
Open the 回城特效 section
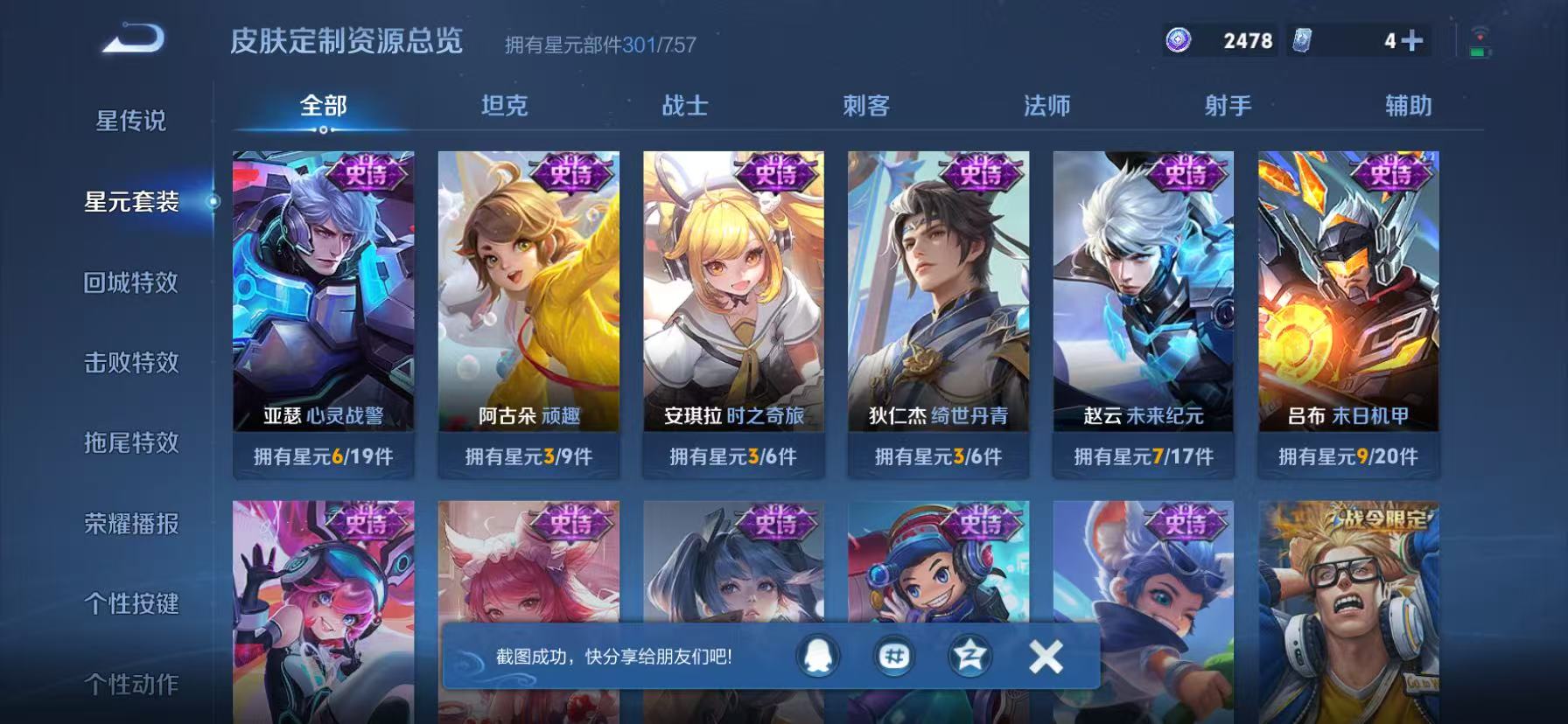tap(129, 283)
